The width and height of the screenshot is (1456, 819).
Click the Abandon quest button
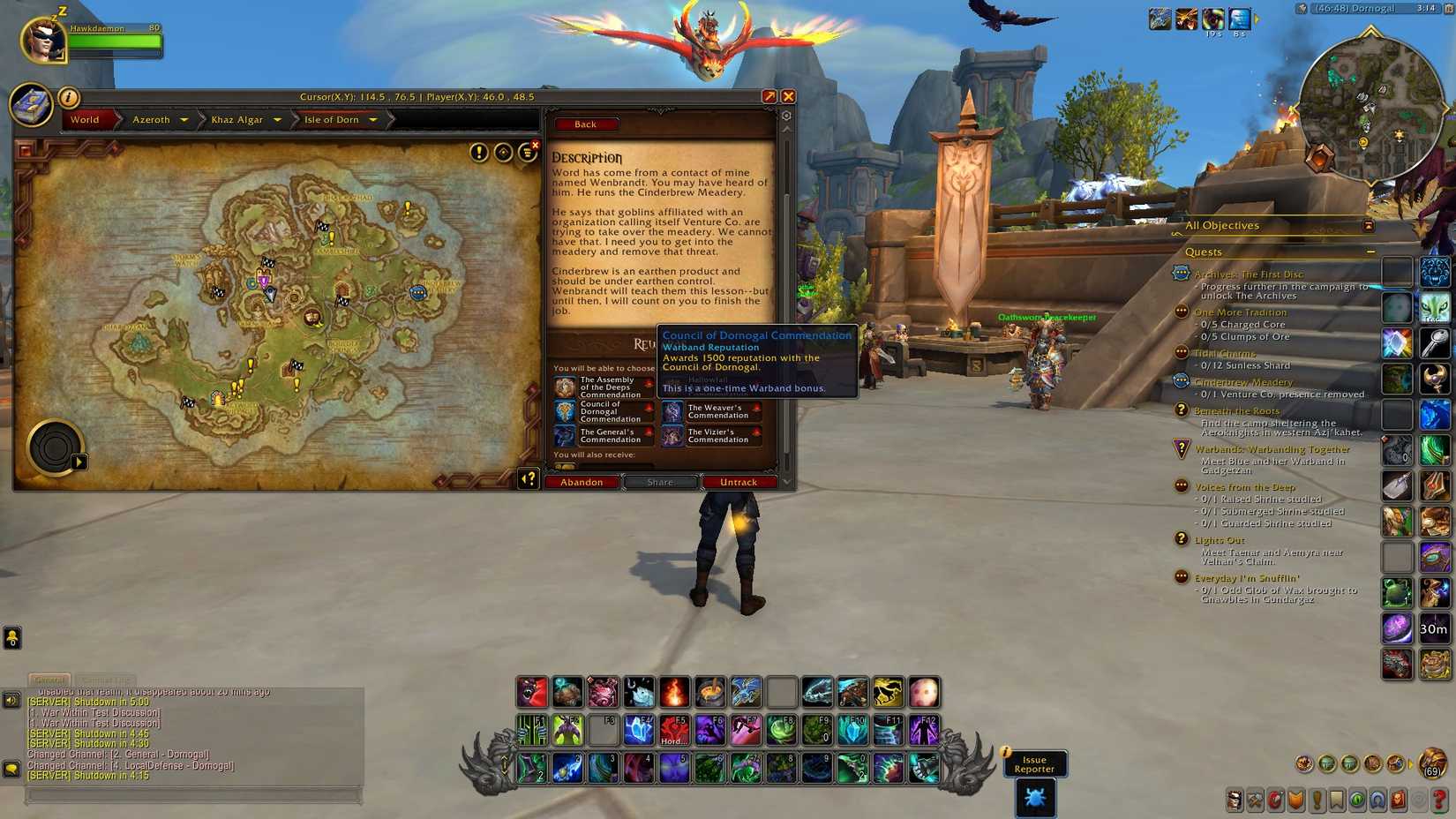[582, 482]
